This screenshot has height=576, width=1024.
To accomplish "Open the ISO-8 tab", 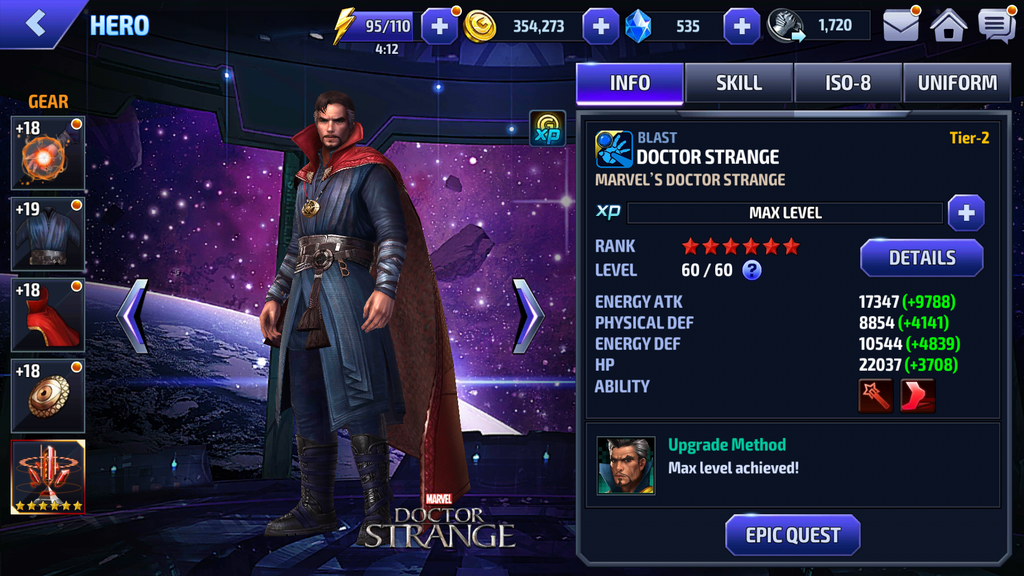I will click(848, 83).
